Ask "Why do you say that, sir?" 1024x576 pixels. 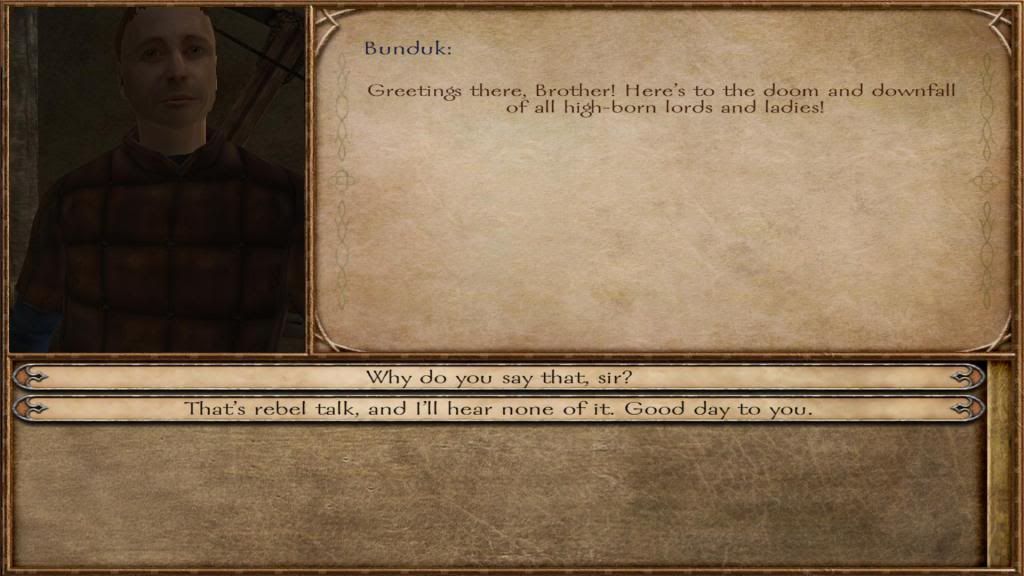[x=499, y=377]
